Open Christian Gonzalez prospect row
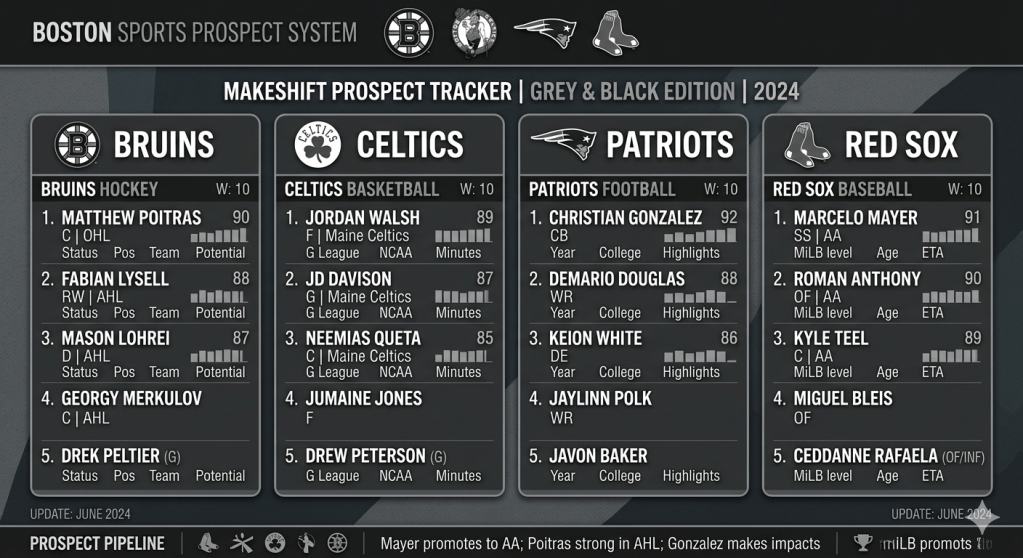This screenshot has width=1023, height=558. (632, 234)
